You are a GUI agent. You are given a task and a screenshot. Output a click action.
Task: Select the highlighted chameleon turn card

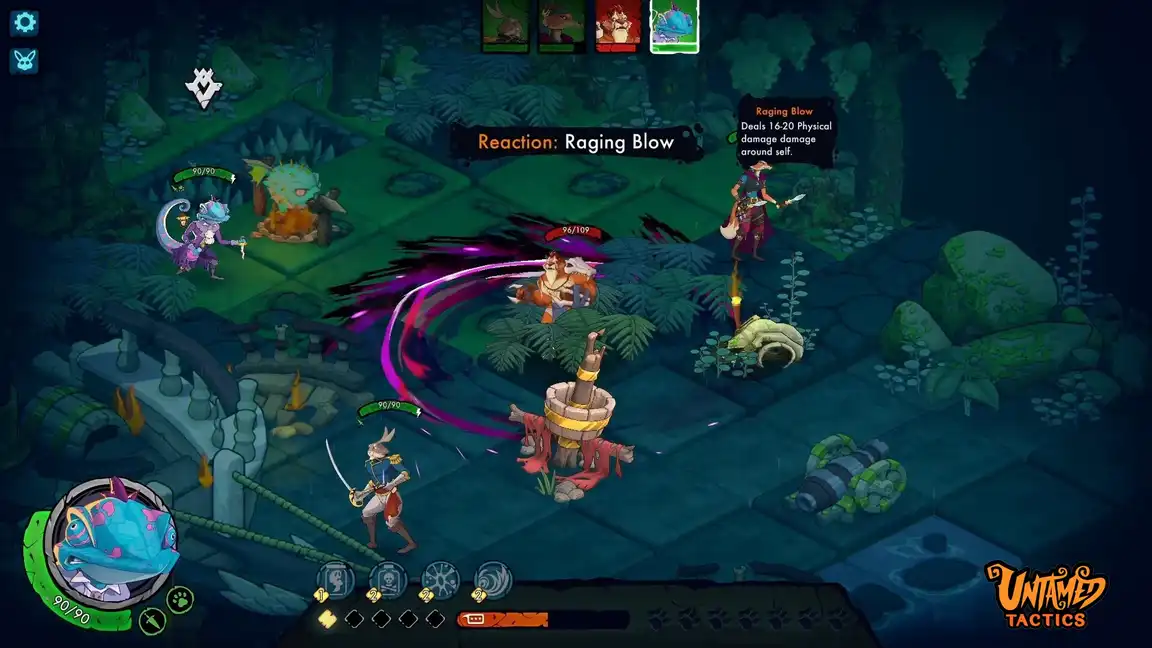click(674, 25)
